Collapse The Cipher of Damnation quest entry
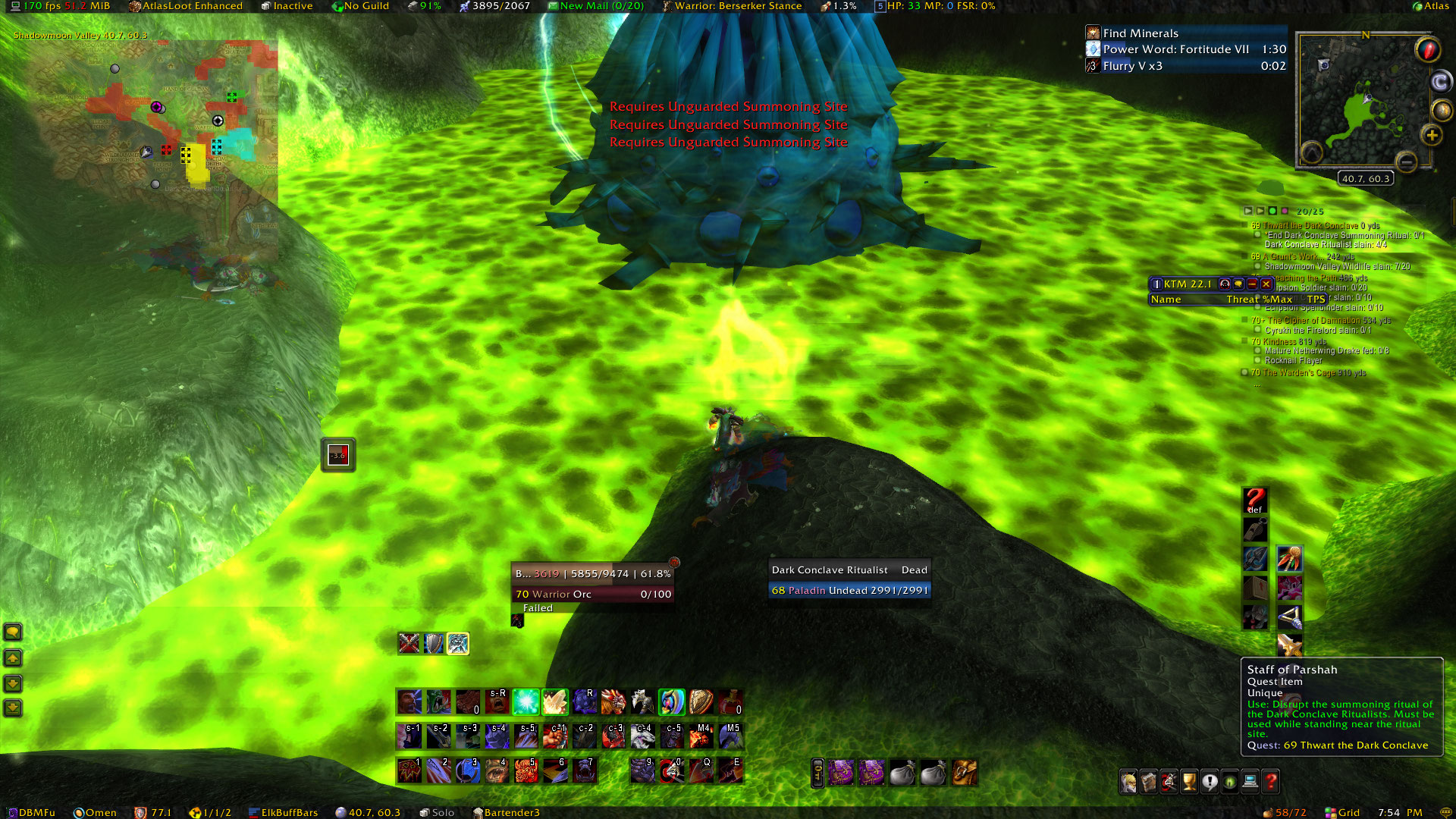The width and height of the screenshot is (1456, 819). point(1246,320)
